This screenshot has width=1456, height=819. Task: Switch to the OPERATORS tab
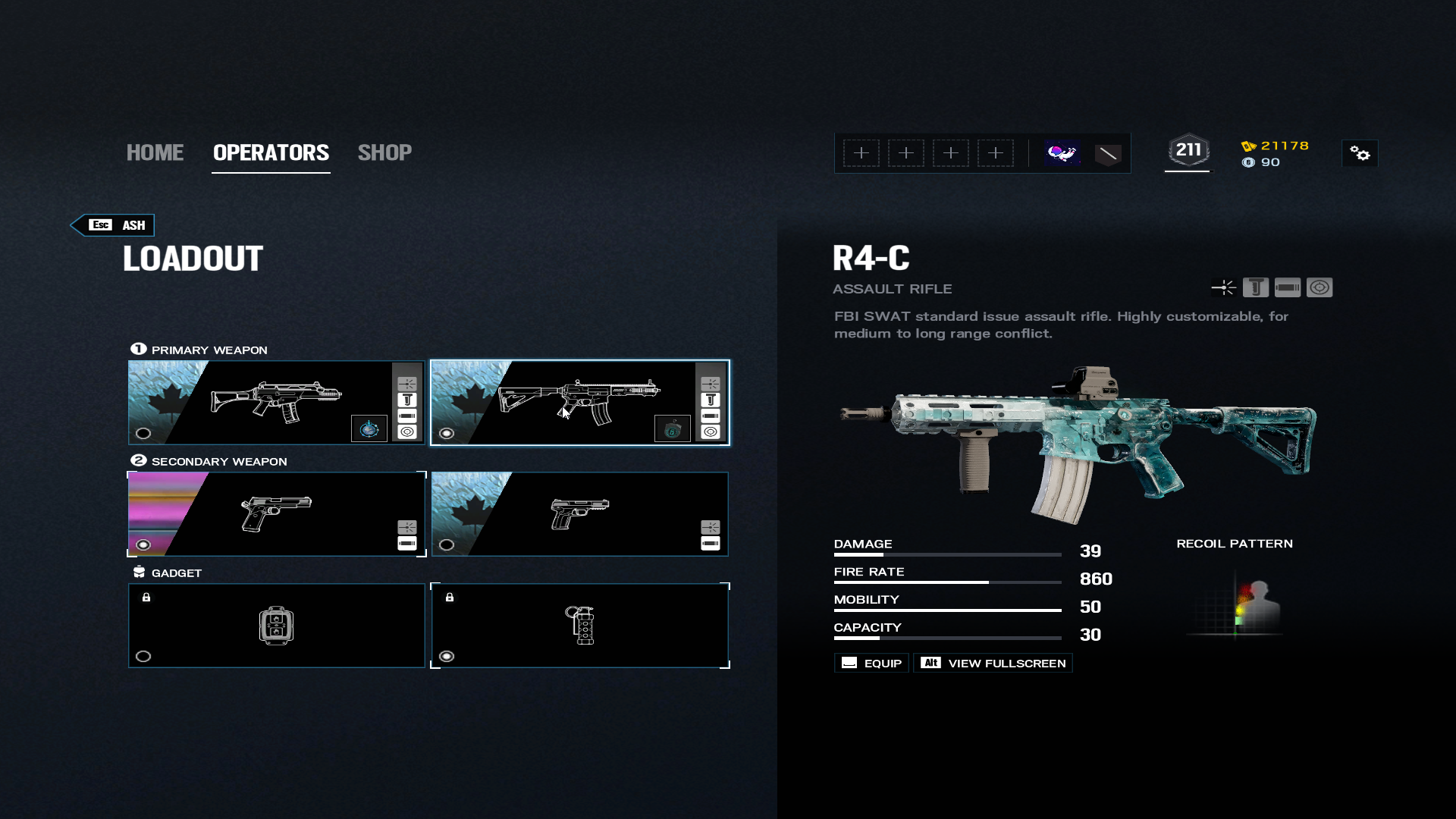tap(271, 152)
